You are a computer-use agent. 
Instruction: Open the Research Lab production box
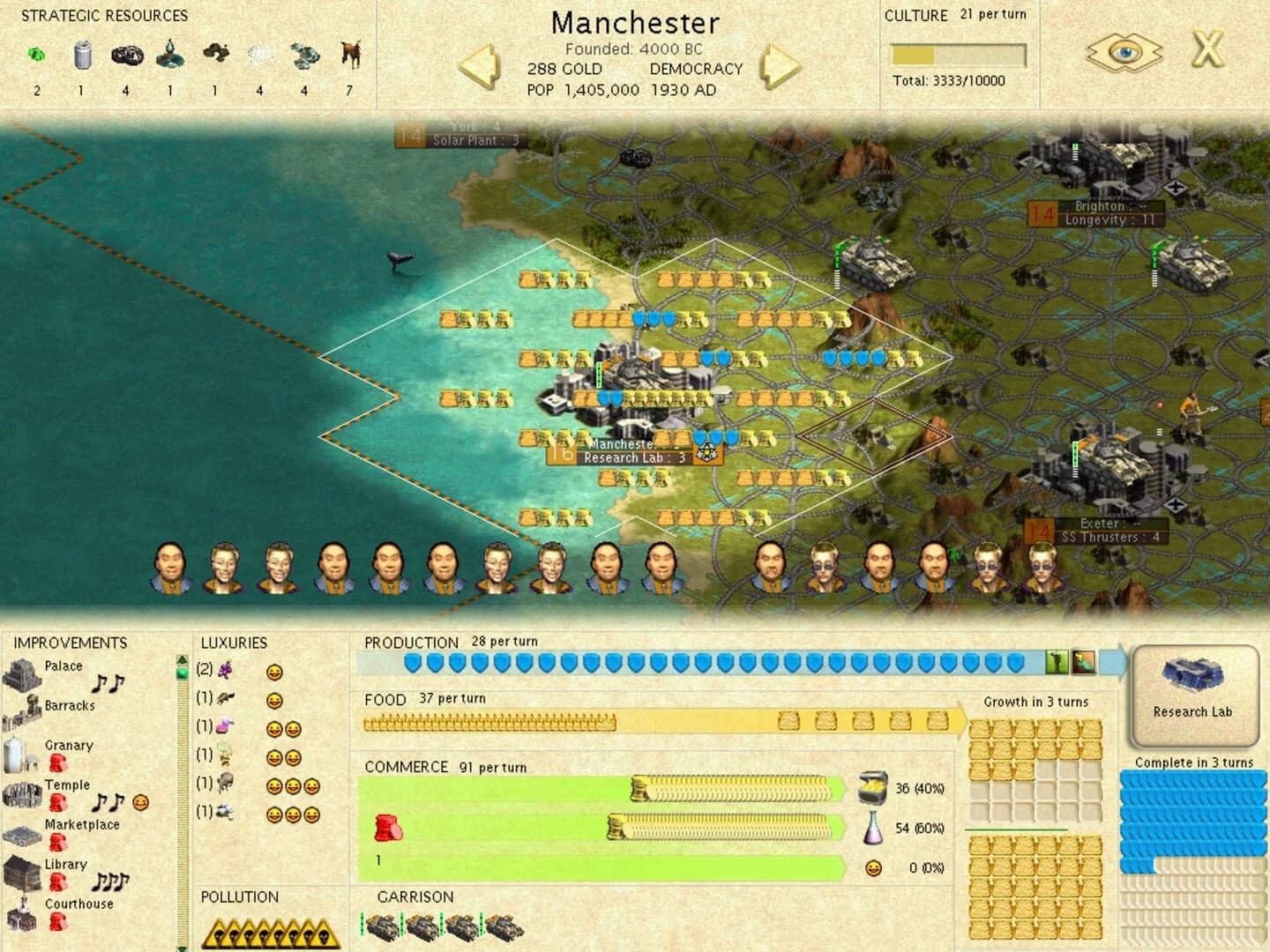1194,696
